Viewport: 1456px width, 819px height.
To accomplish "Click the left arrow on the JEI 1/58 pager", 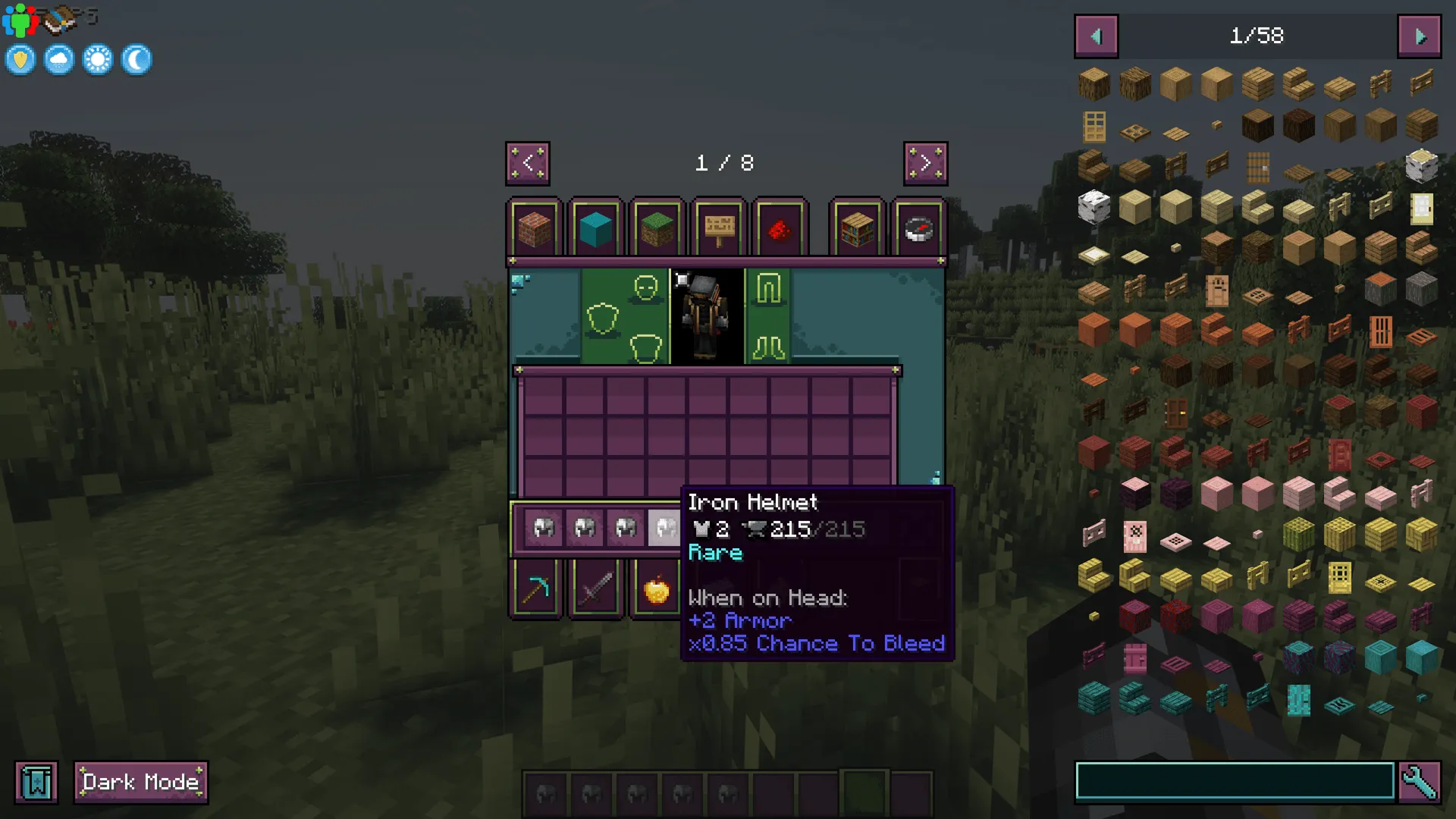I will tap(1095, 35).
